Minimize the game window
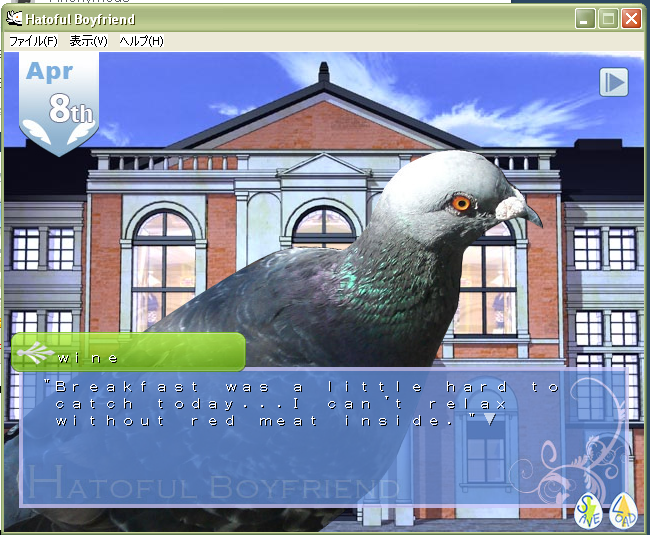650x535 pixels. [586, 19]
